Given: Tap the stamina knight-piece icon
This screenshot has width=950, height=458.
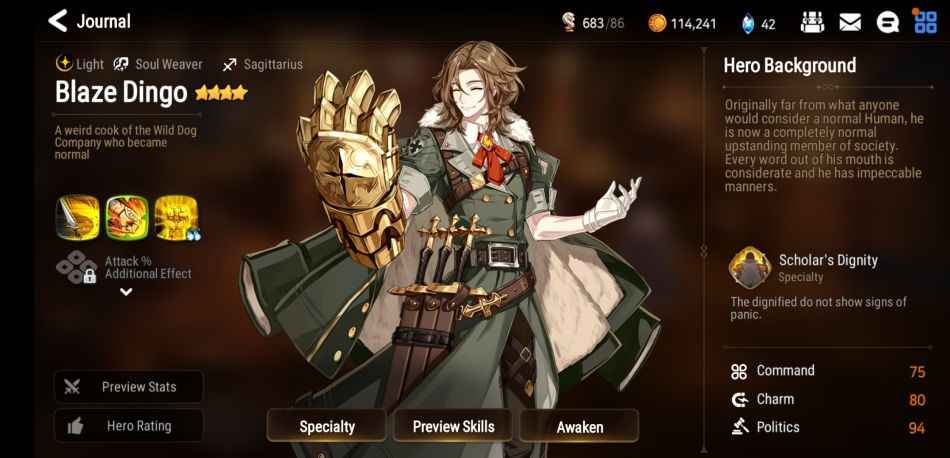Looking at the screenshot, I should (568, 23).
